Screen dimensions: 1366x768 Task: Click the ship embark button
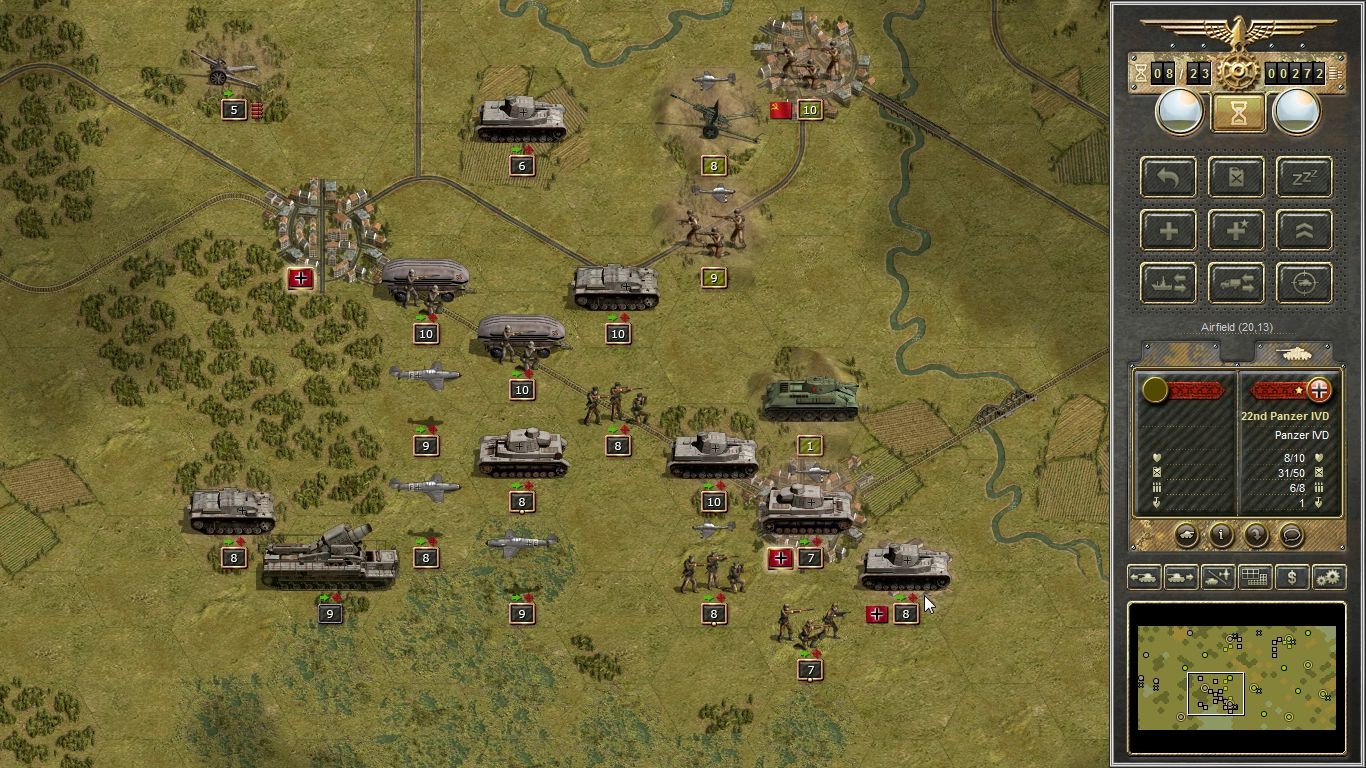[1168, 284]
